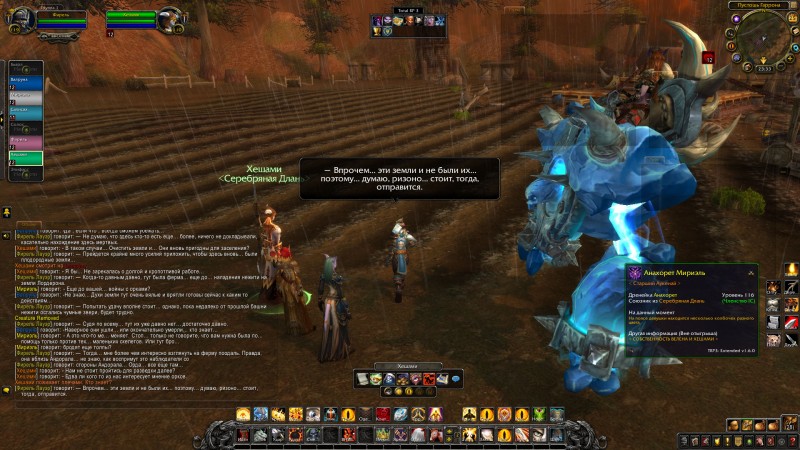Click the minimap clock showing 23:33

(x=764, y=68)
